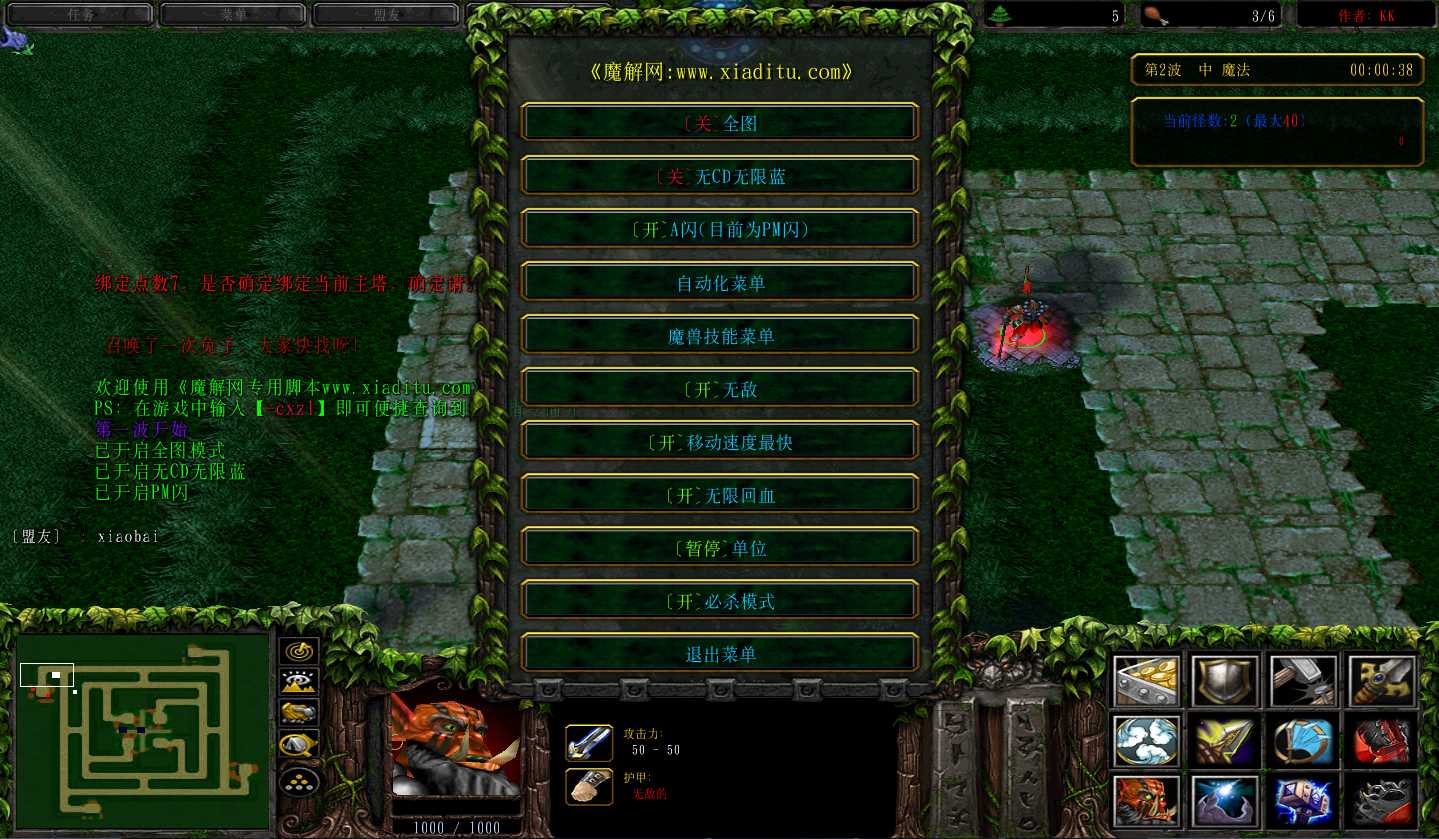
Task: Turn on 必杀模式 instant-kill mode
Action: (719, 601)
